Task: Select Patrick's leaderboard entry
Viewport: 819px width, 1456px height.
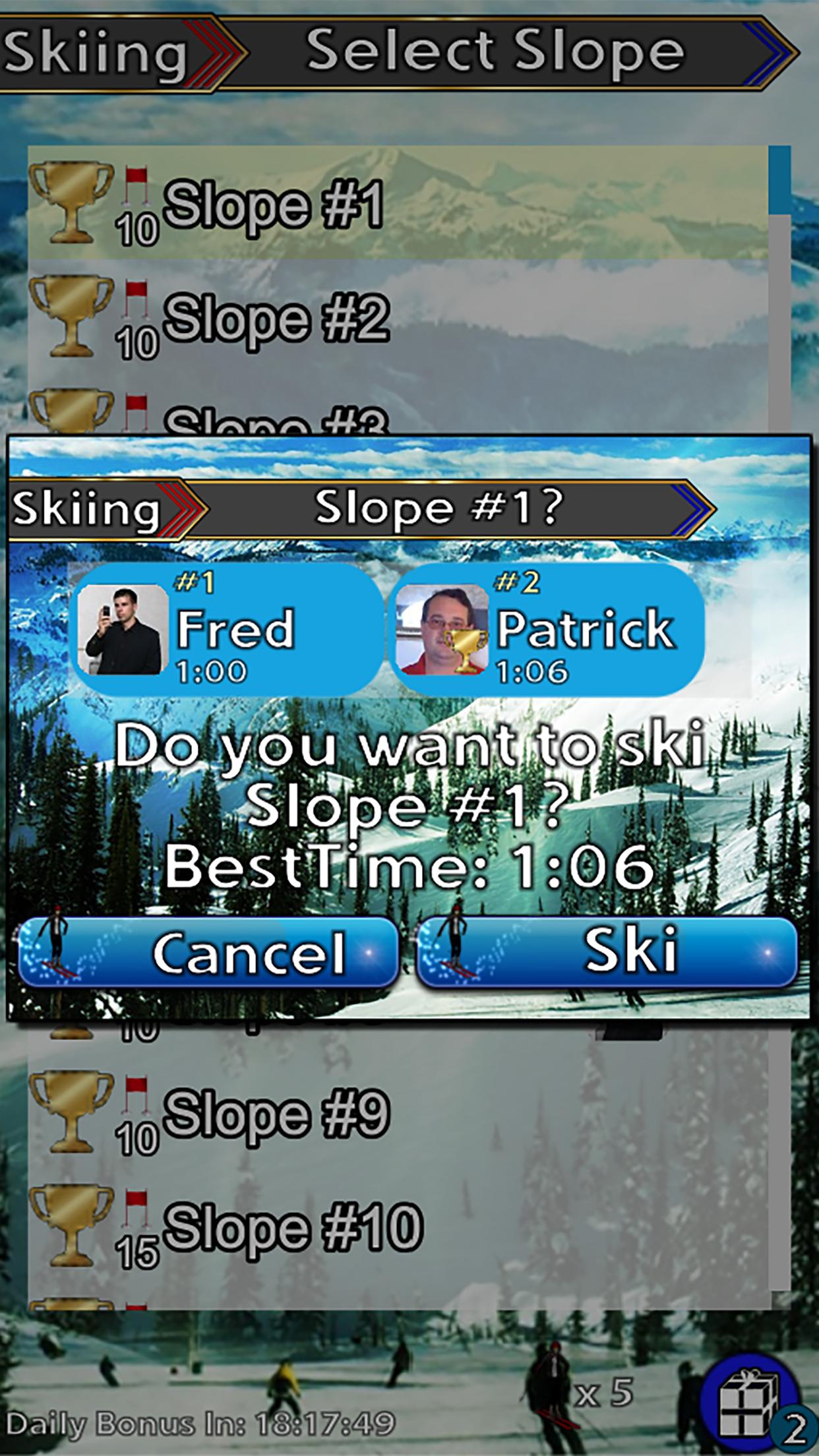Action: [546, 629]
